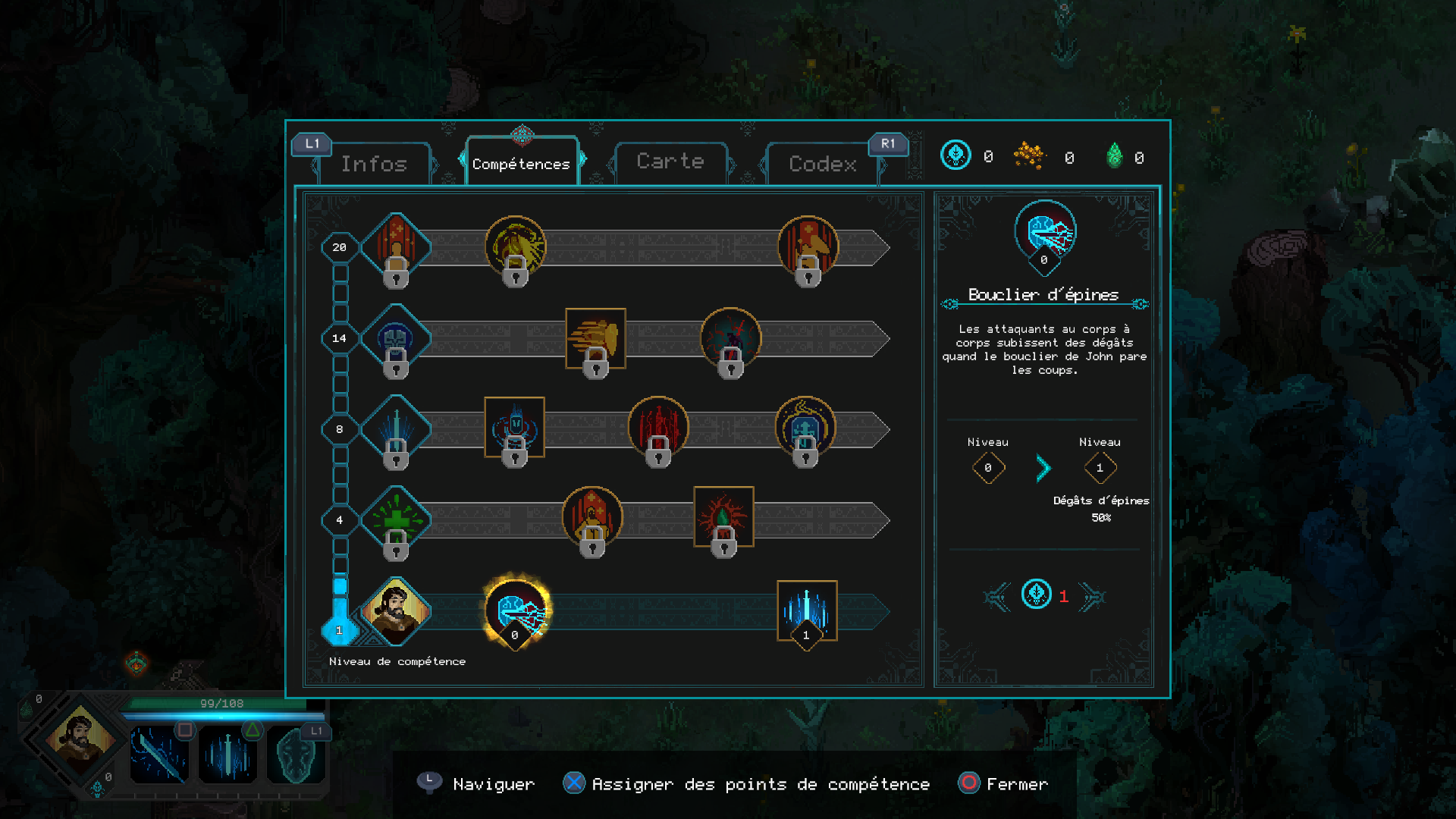This screenshot has width=1456, height=819.
Task: Open the Carte tab
Action: (x=670, y=162)
